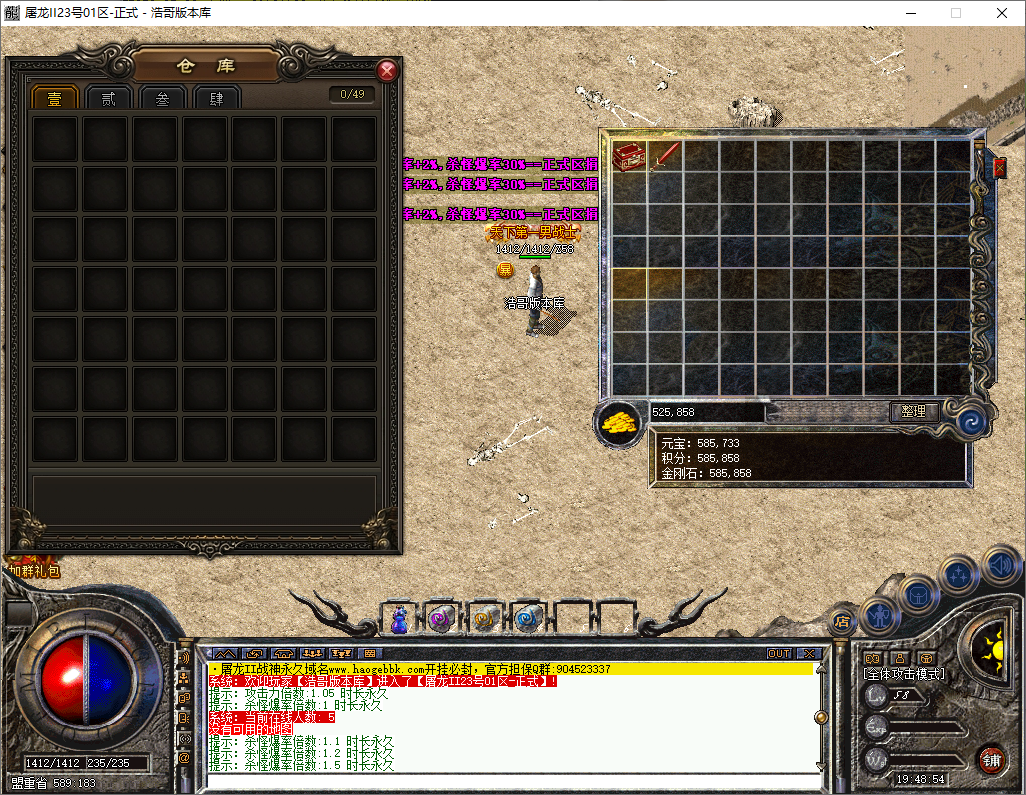This screenshot has height=795, width=1026.
Task: Minimize the game window
Action: [910, 13]
